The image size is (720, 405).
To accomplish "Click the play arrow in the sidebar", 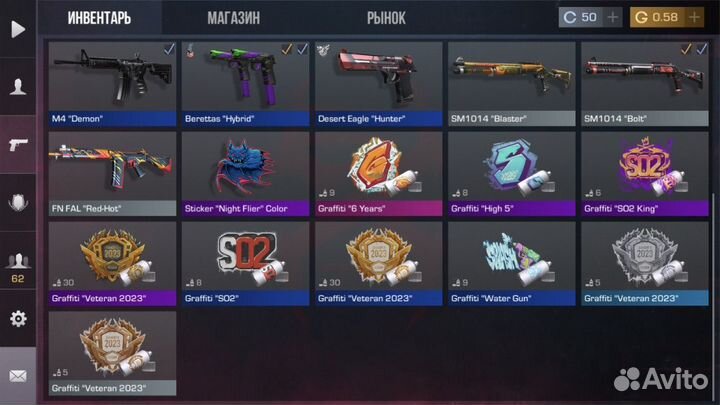I will [x=17, y=29].
